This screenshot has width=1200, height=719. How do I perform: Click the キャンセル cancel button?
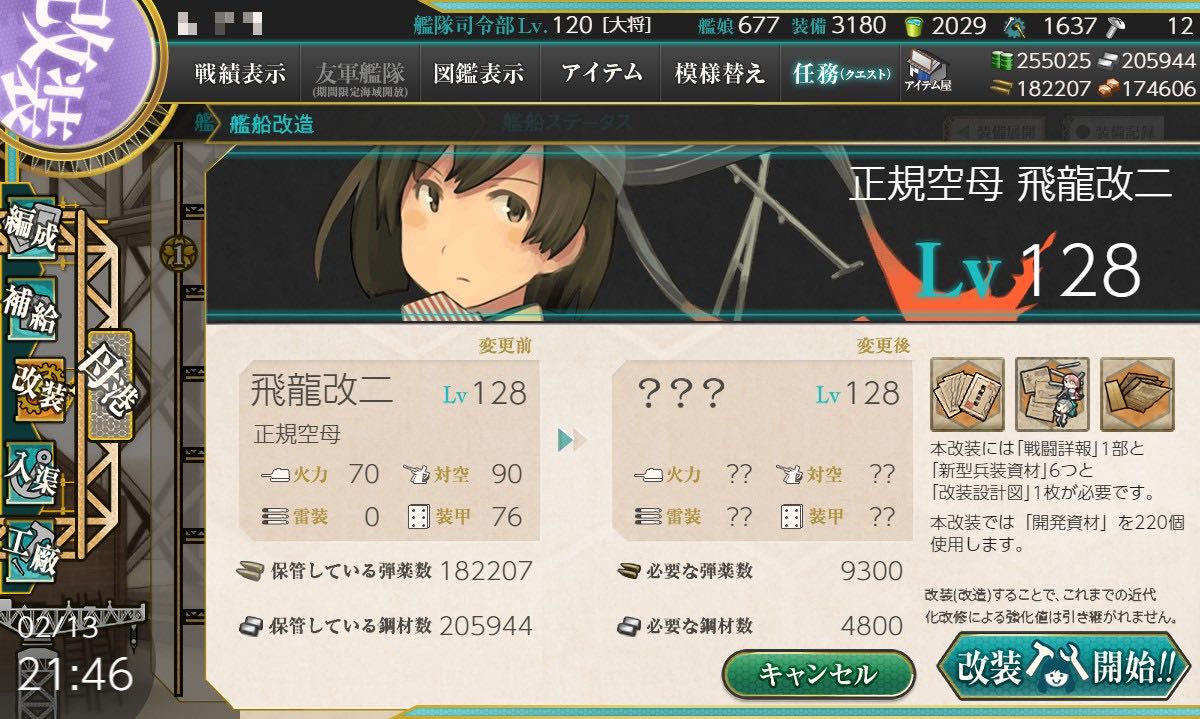click(x=818, y=673)
